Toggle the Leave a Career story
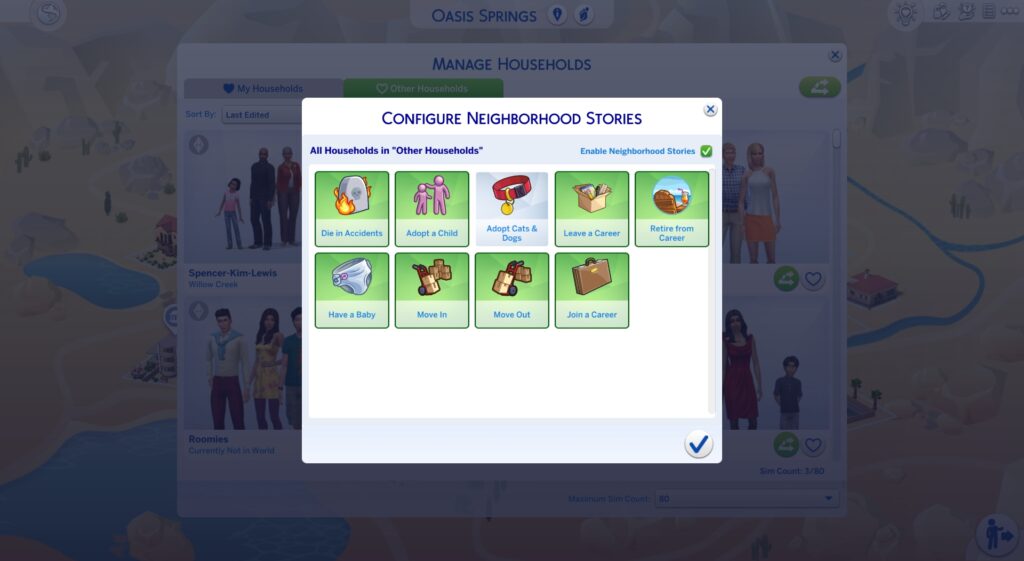 click(x=592, y=208)
